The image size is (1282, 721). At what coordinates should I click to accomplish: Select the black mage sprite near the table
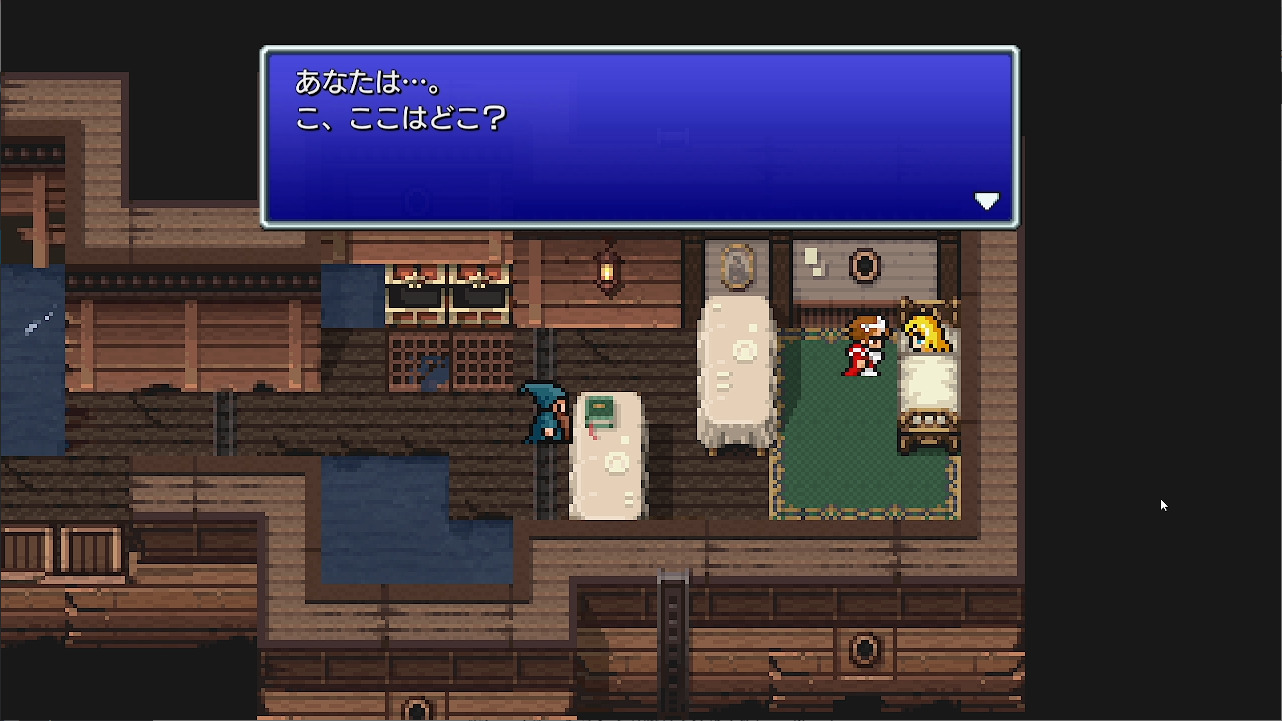(543, 410)
